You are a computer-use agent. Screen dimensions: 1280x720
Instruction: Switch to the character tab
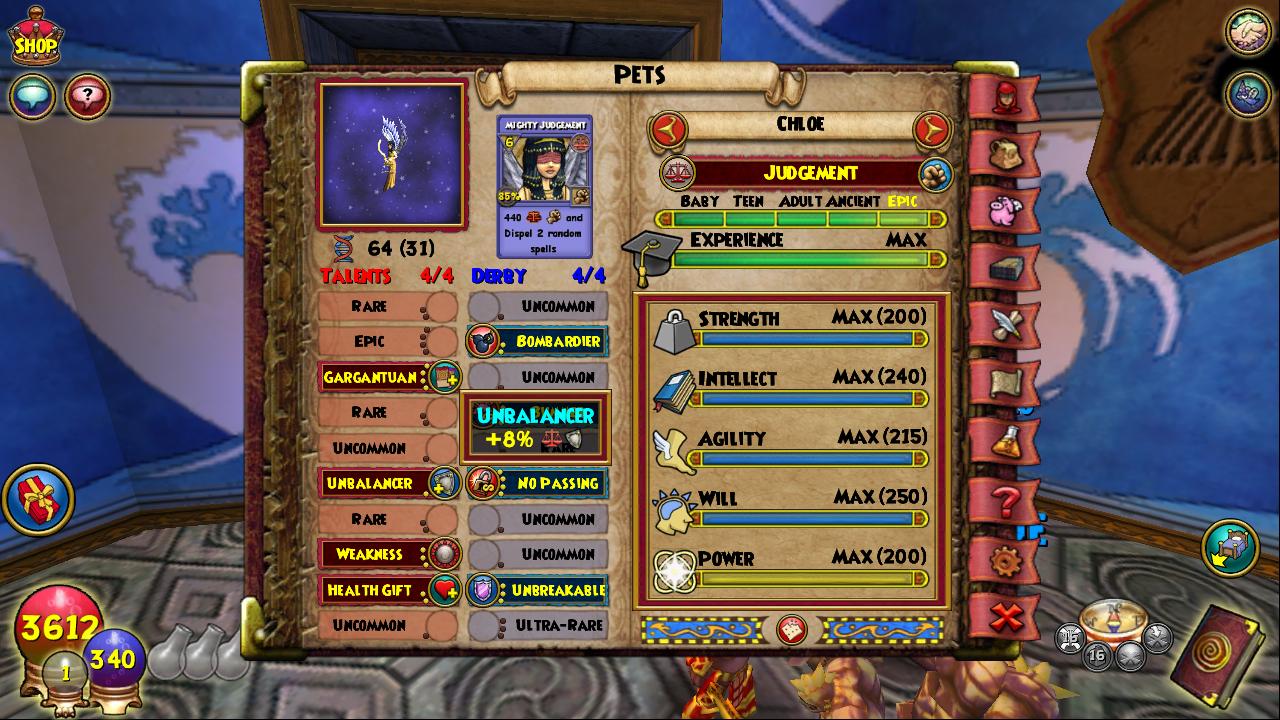1003,98
